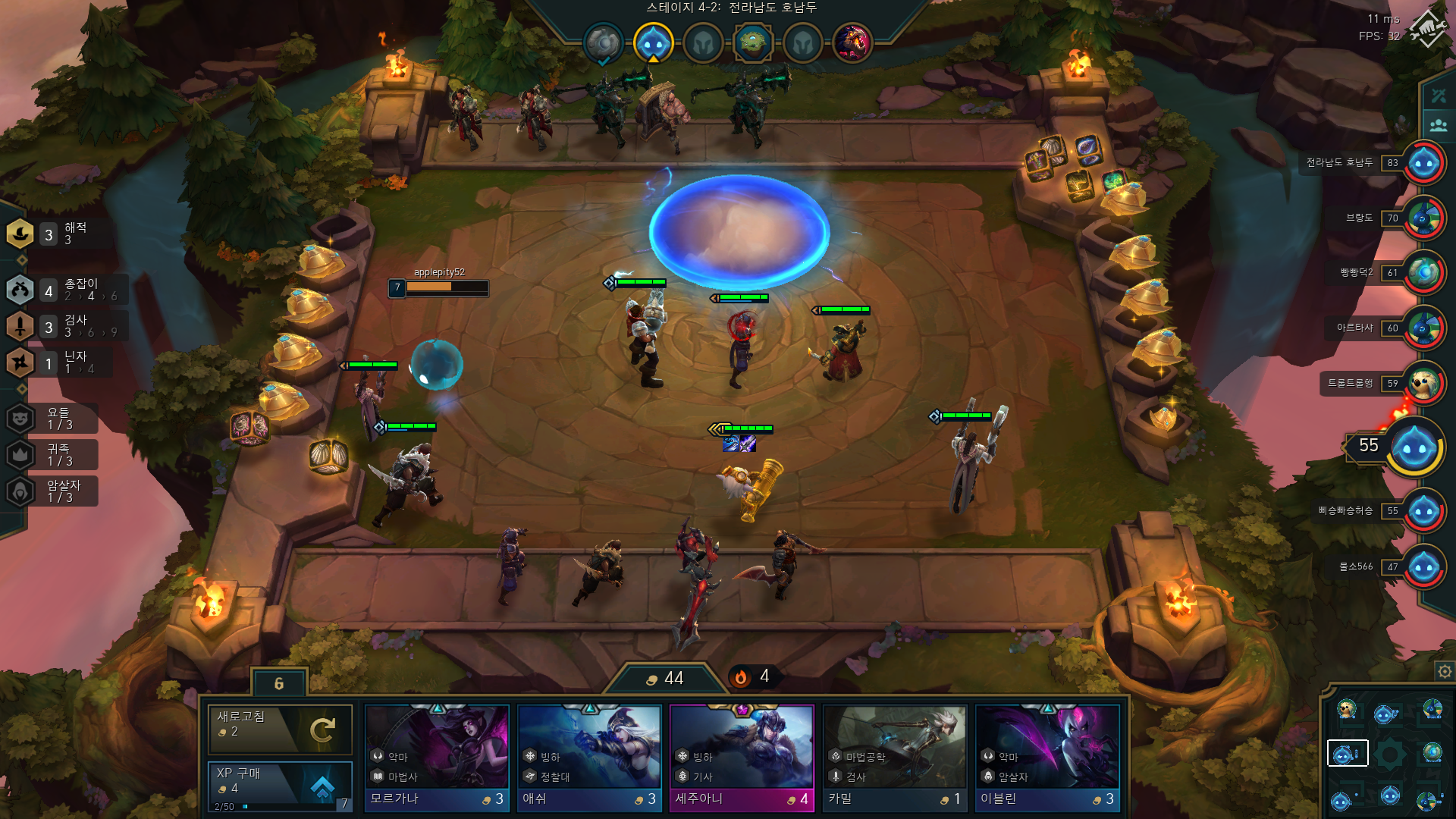The height and width of the screenshot is (819, 1456).
Task: Show the 검사 trait details
Action: (x=64, y=326)
